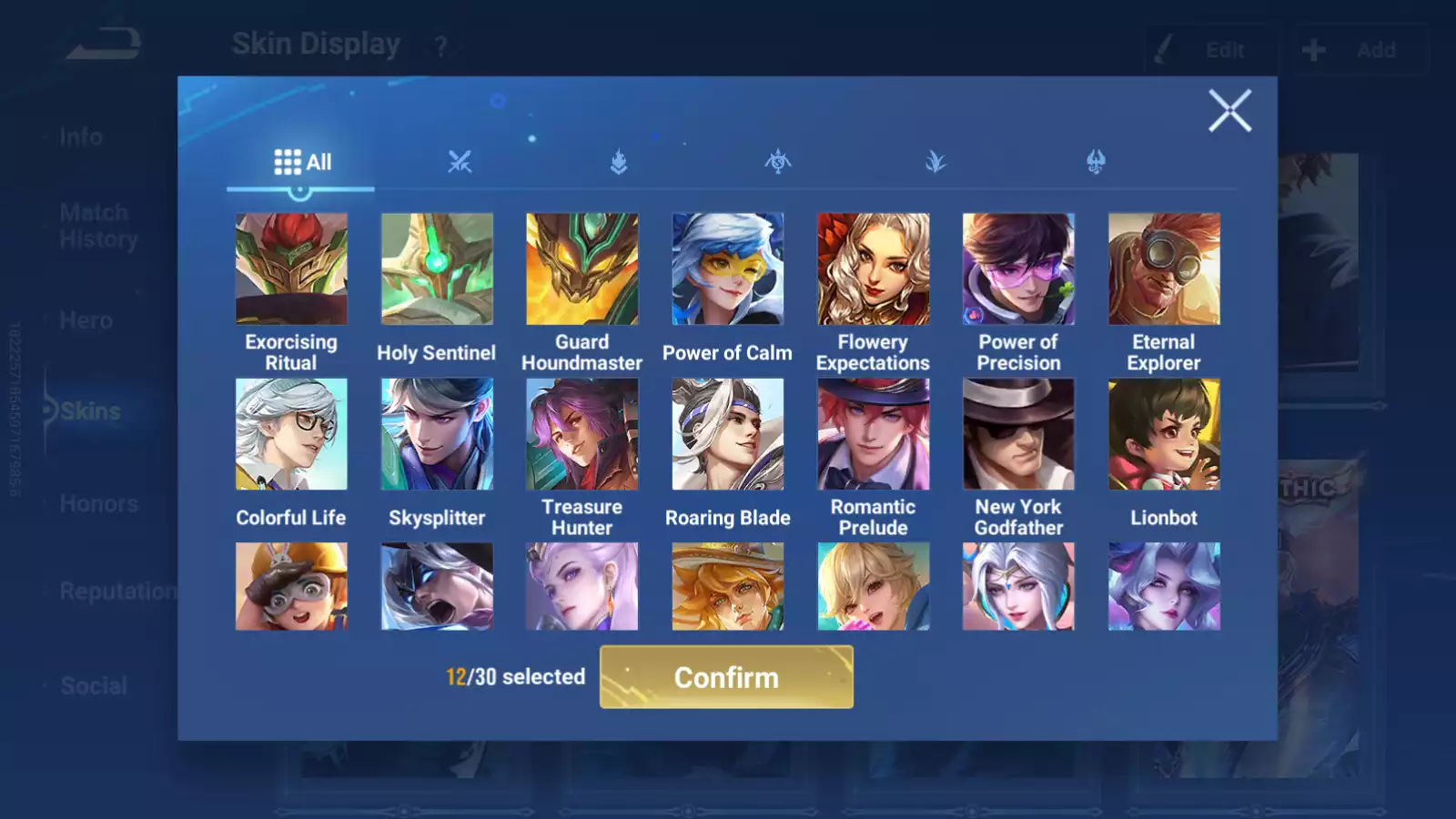Toggle selection of the Holy Sentinel skin
1456x819 pixels.
coord(437,268)
